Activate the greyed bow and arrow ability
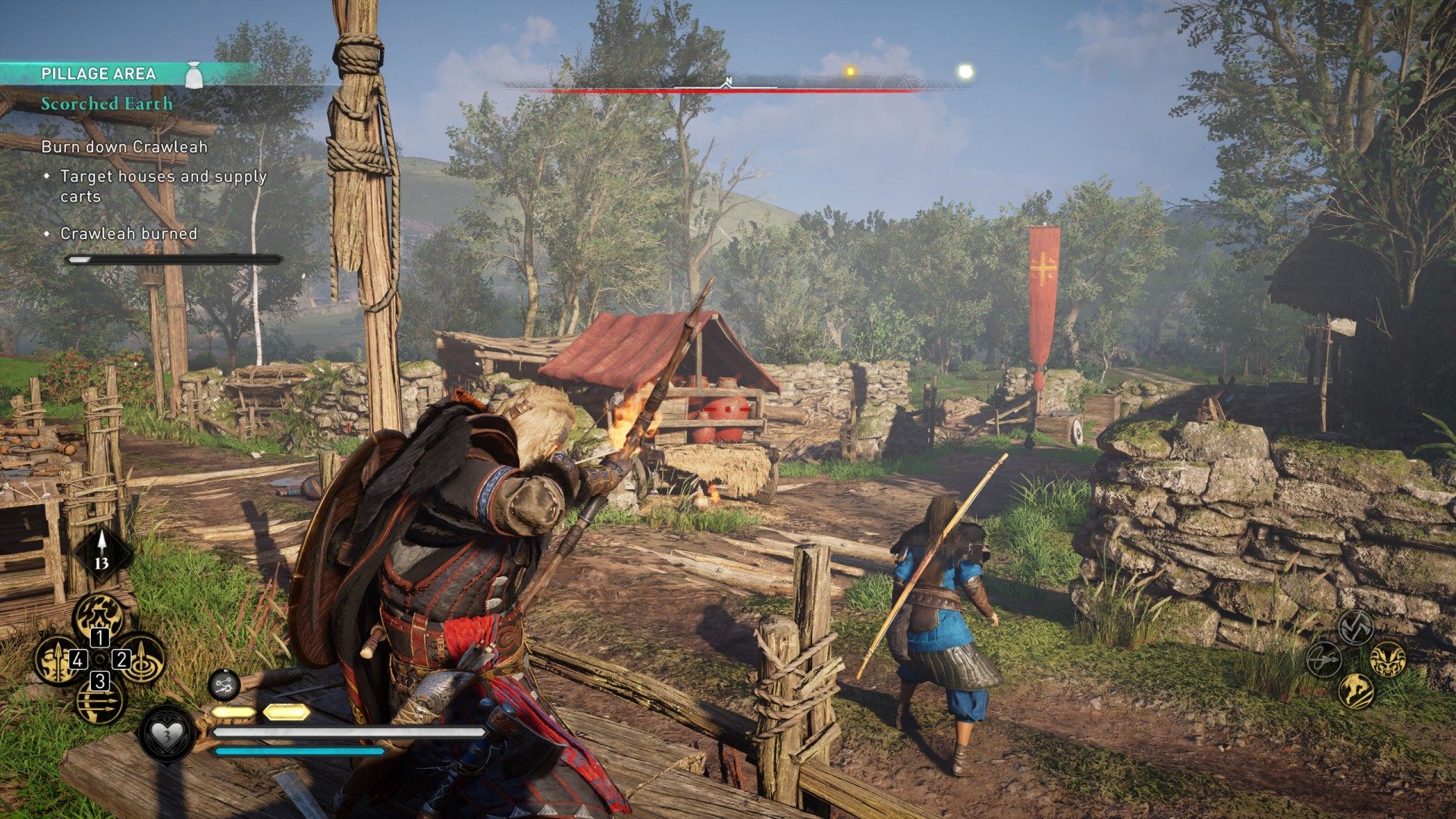 click(x=1325, y=658)
